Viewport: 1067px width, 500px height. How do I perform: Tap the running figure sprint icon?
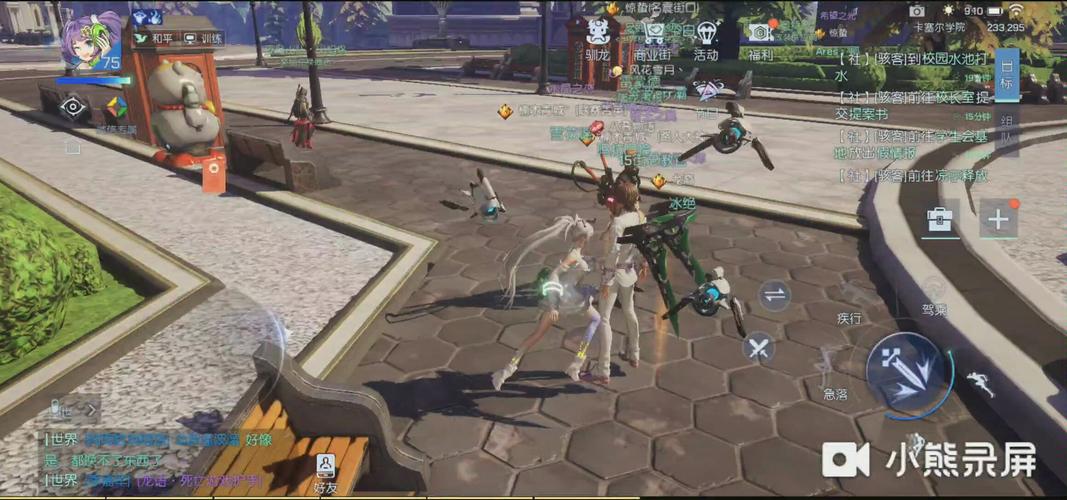979,384
